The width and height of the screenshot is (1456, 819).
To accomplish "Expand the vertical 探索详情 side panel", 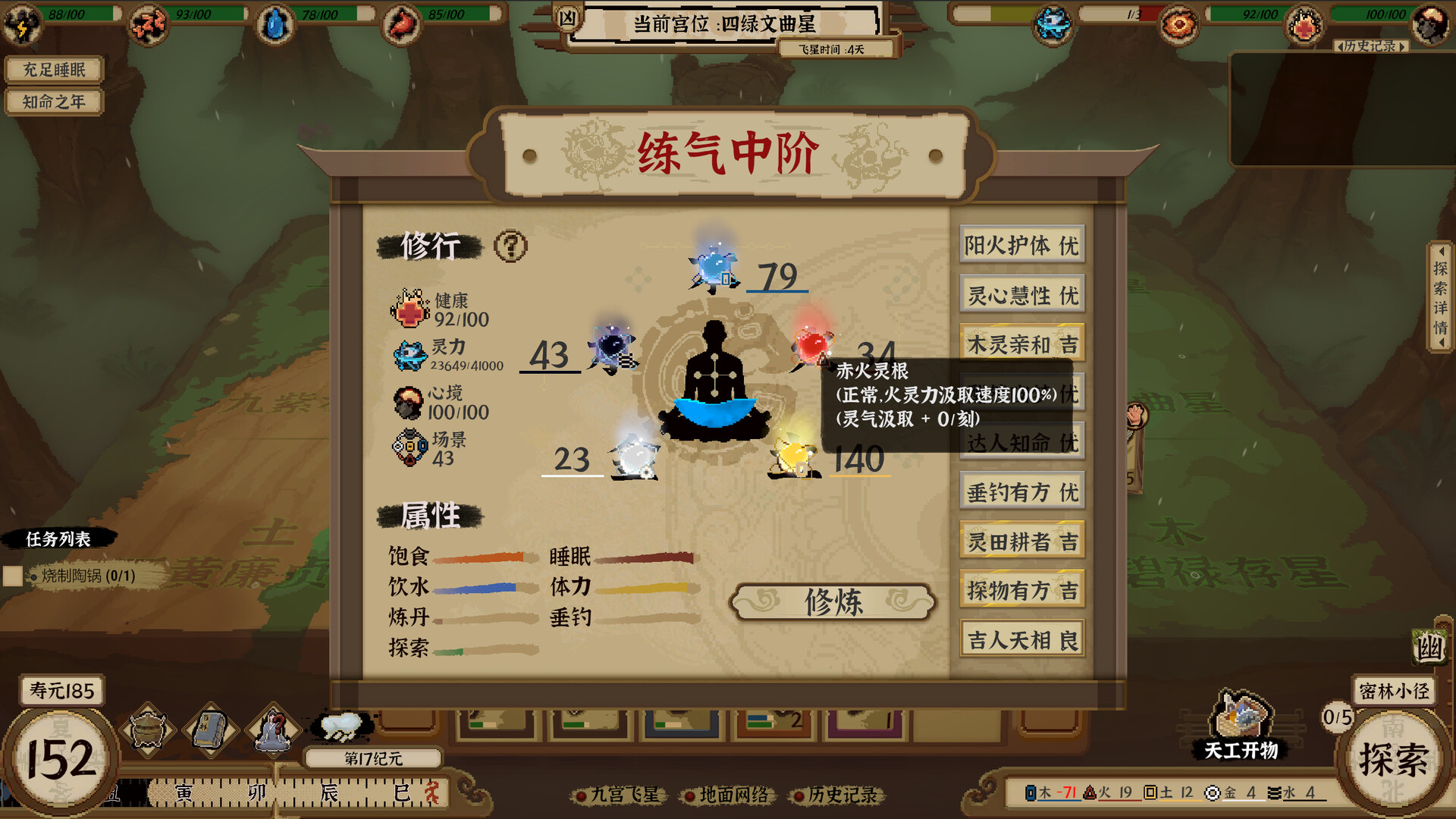I will pos(1441,294).
